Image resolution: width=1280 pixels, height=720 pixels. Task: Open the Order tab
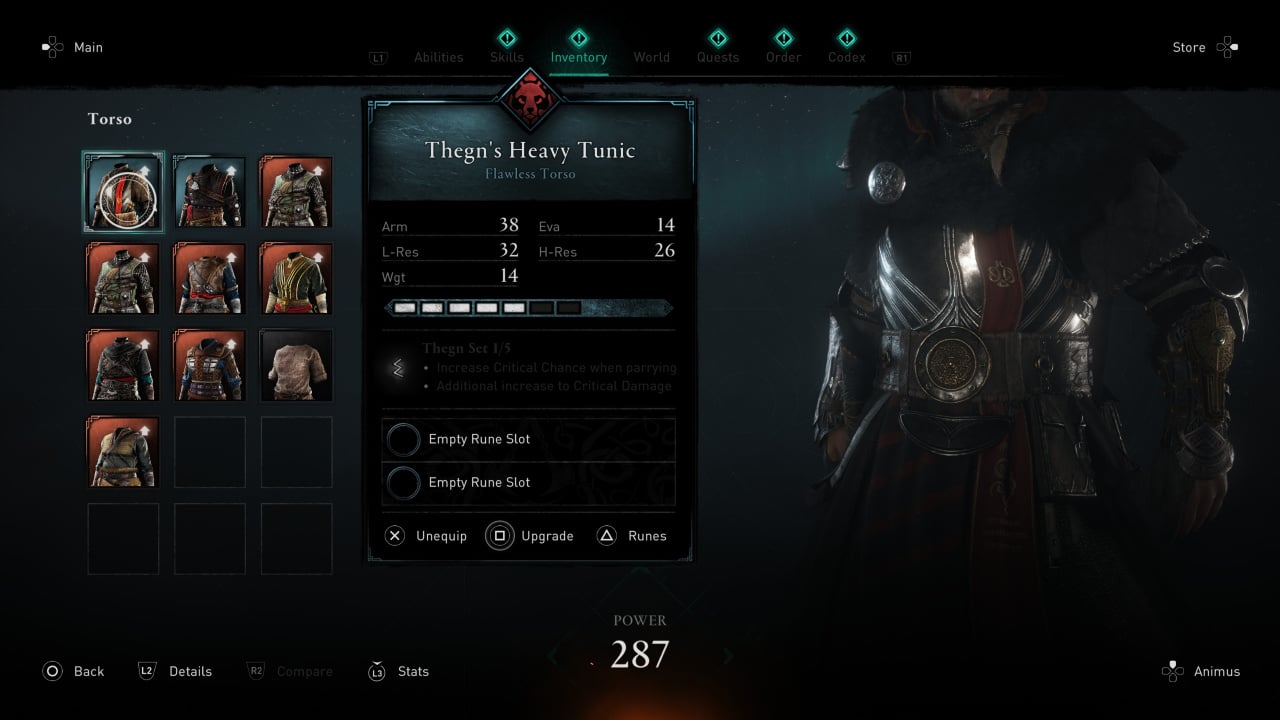[784, 57]
